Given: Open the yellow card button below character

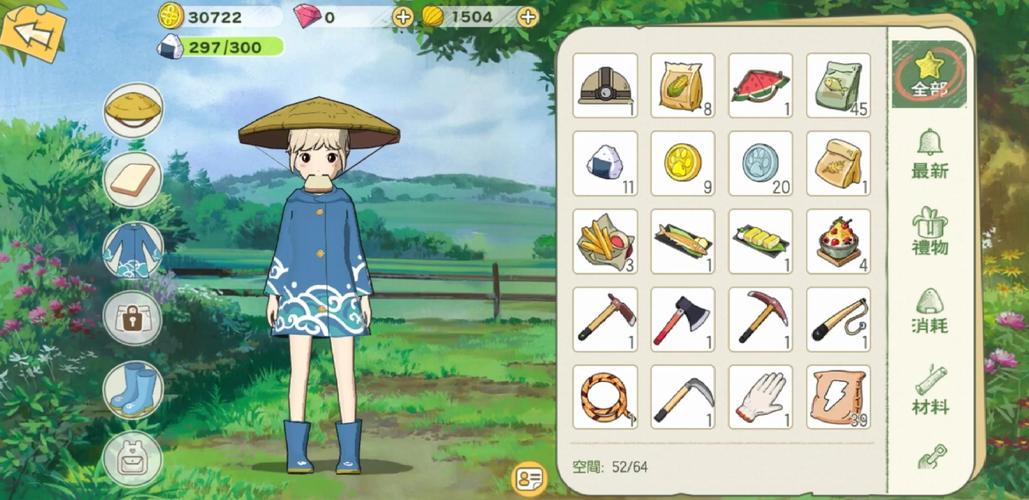Looking at the screenshot, I should (528, 478).
